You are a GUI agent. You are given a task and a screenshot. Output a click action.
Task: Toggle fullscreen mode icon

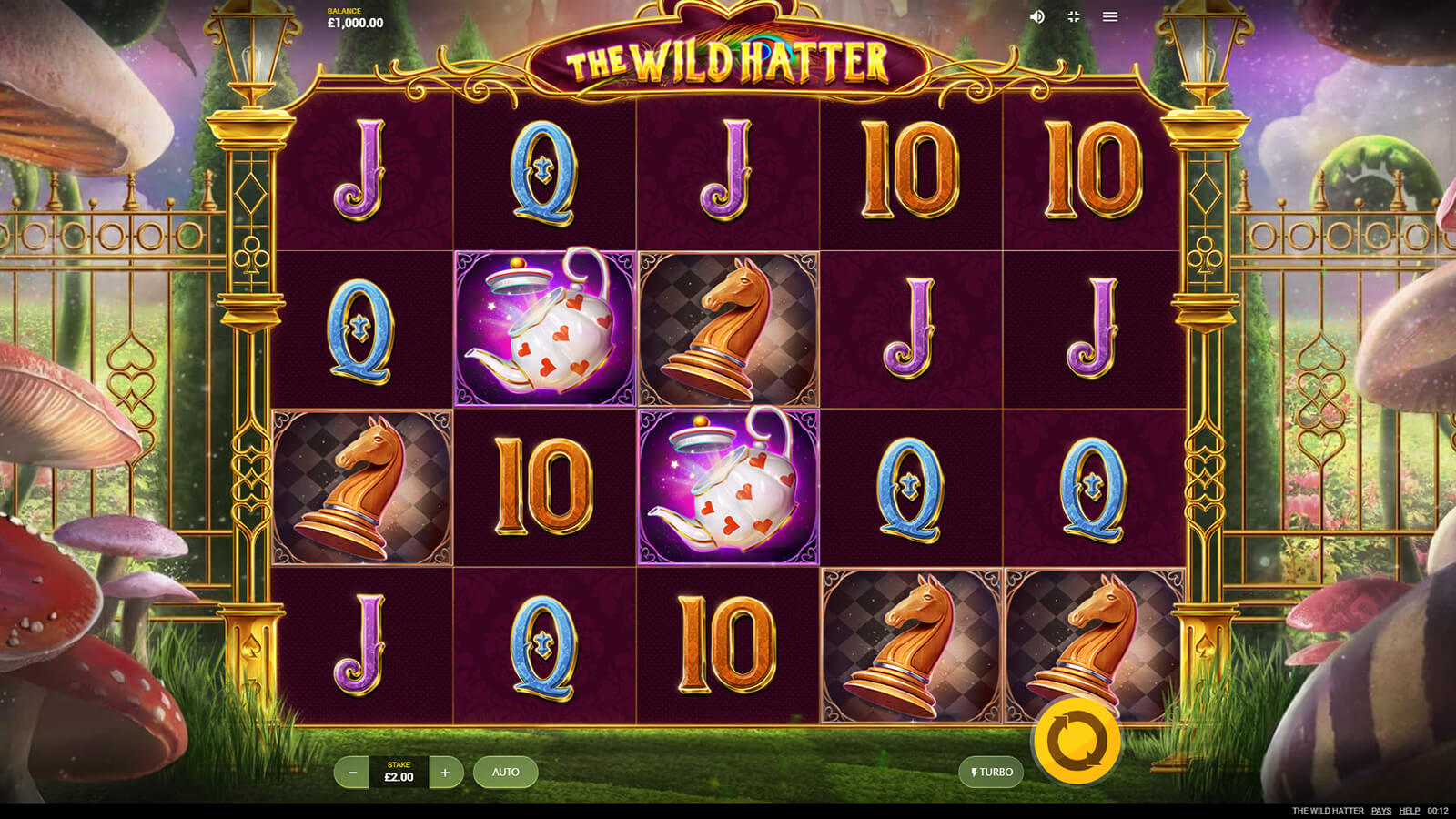(x=1074, y=16)
